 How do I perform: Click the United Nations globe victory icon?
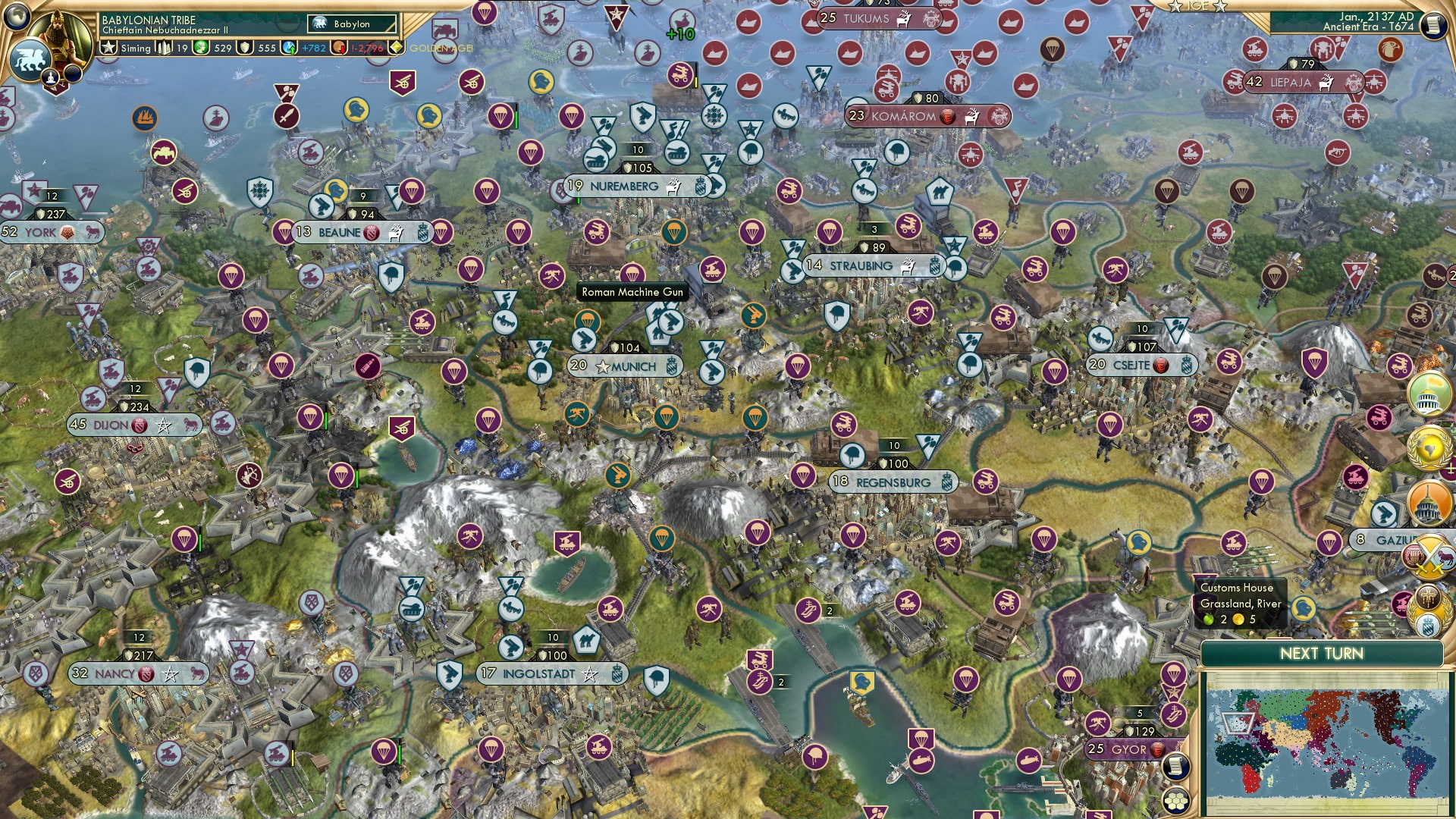coord(1429,447)
